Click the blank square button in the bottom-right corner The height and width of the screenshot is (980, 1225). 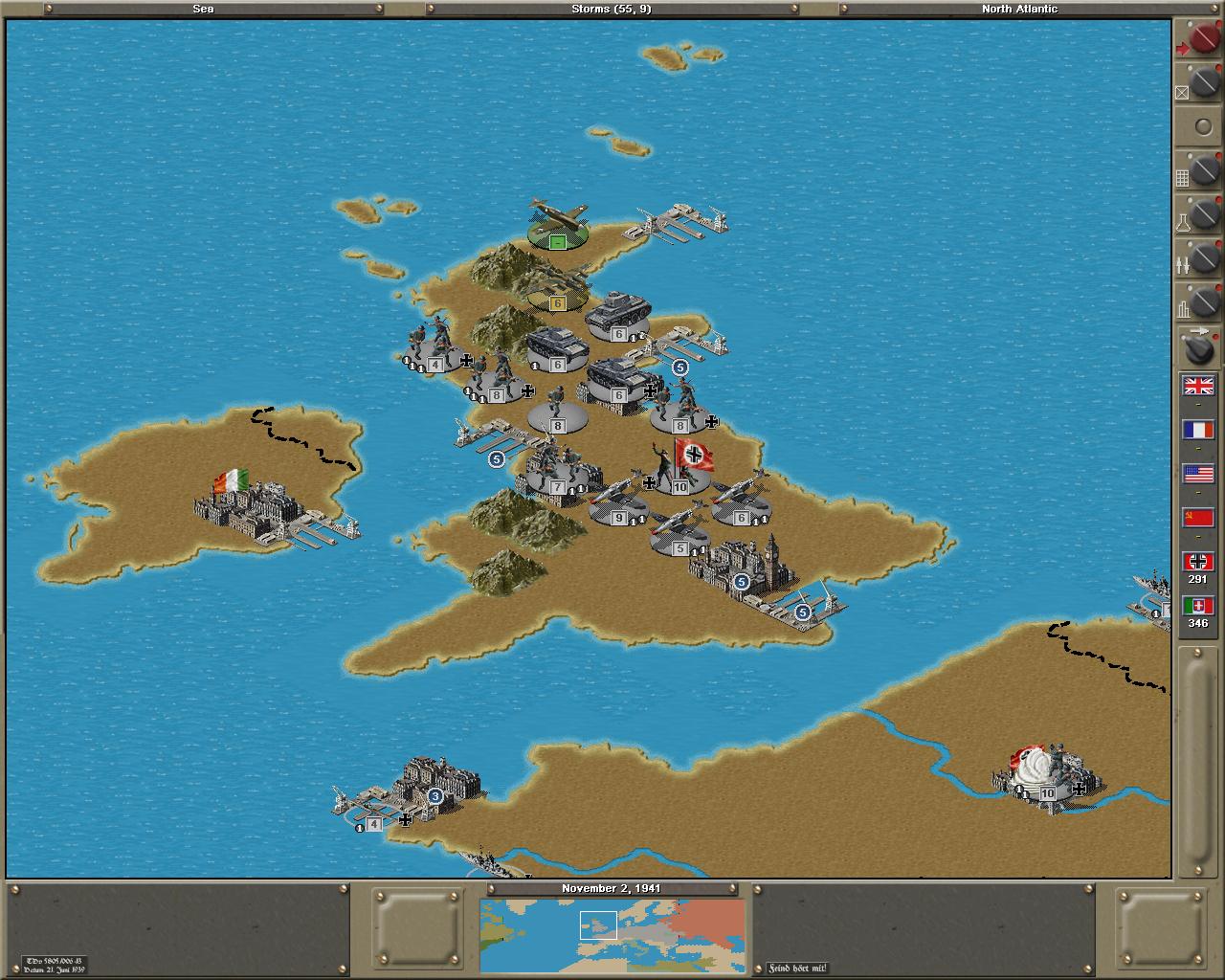tap(1161, 930)
